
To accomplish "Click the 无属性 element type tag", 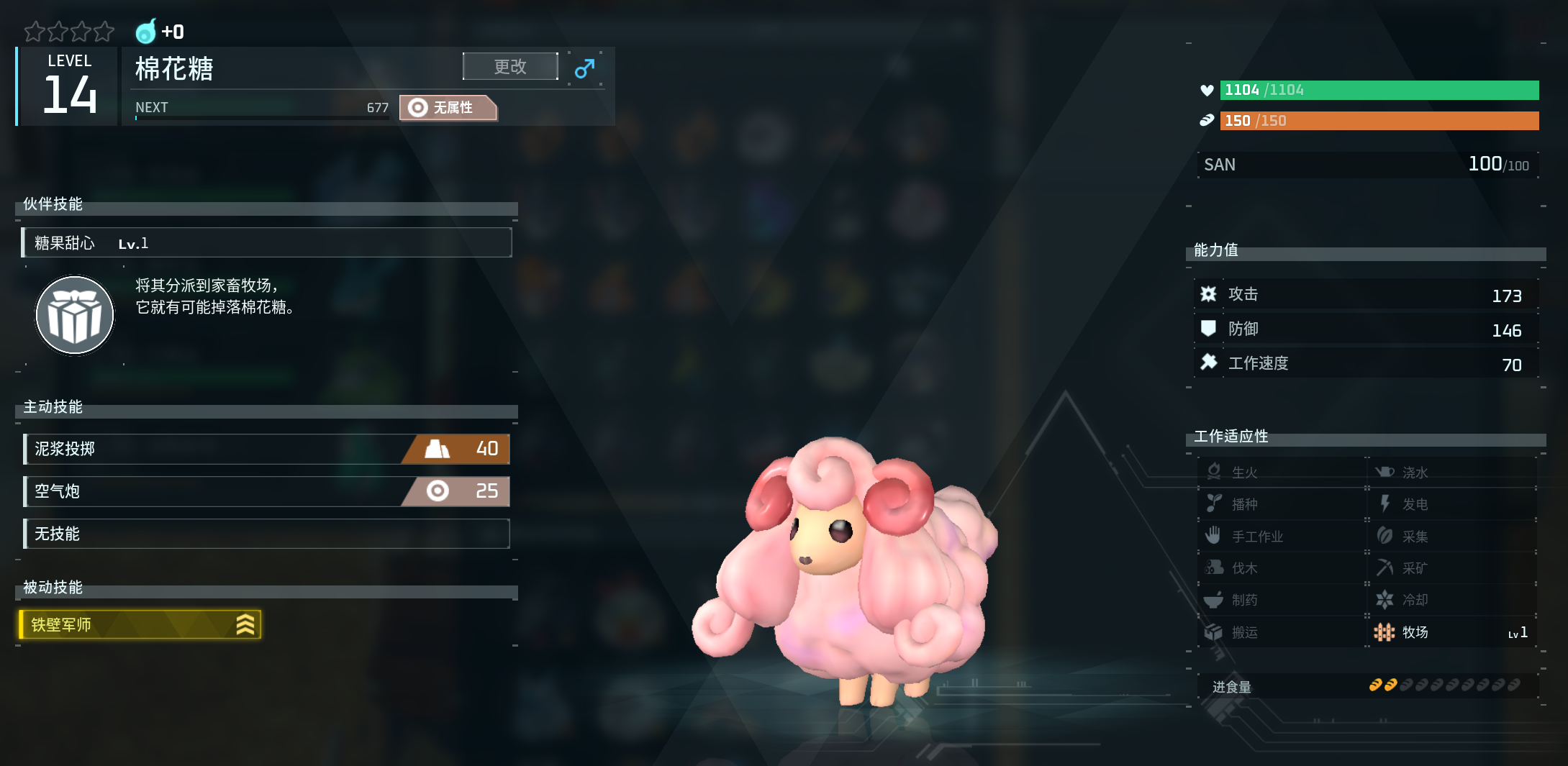I will (x=448, y=108).
